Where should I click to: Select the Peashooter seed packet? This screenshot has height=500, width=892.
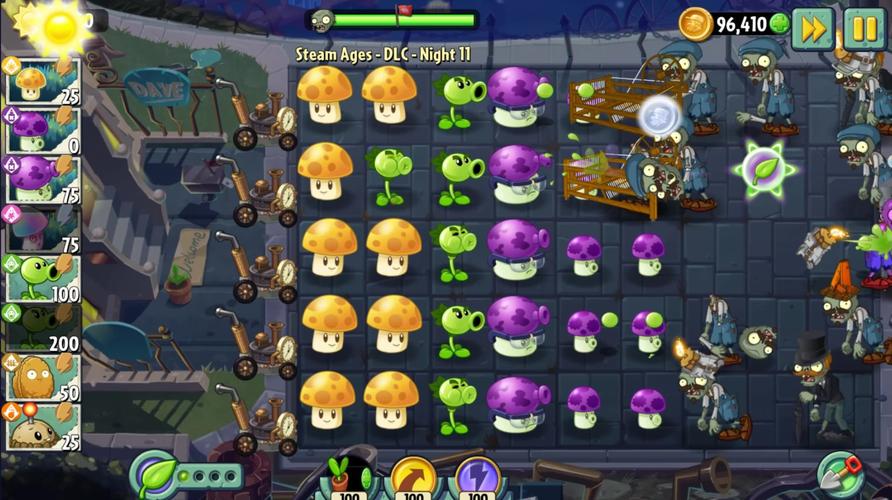point(41,278)
